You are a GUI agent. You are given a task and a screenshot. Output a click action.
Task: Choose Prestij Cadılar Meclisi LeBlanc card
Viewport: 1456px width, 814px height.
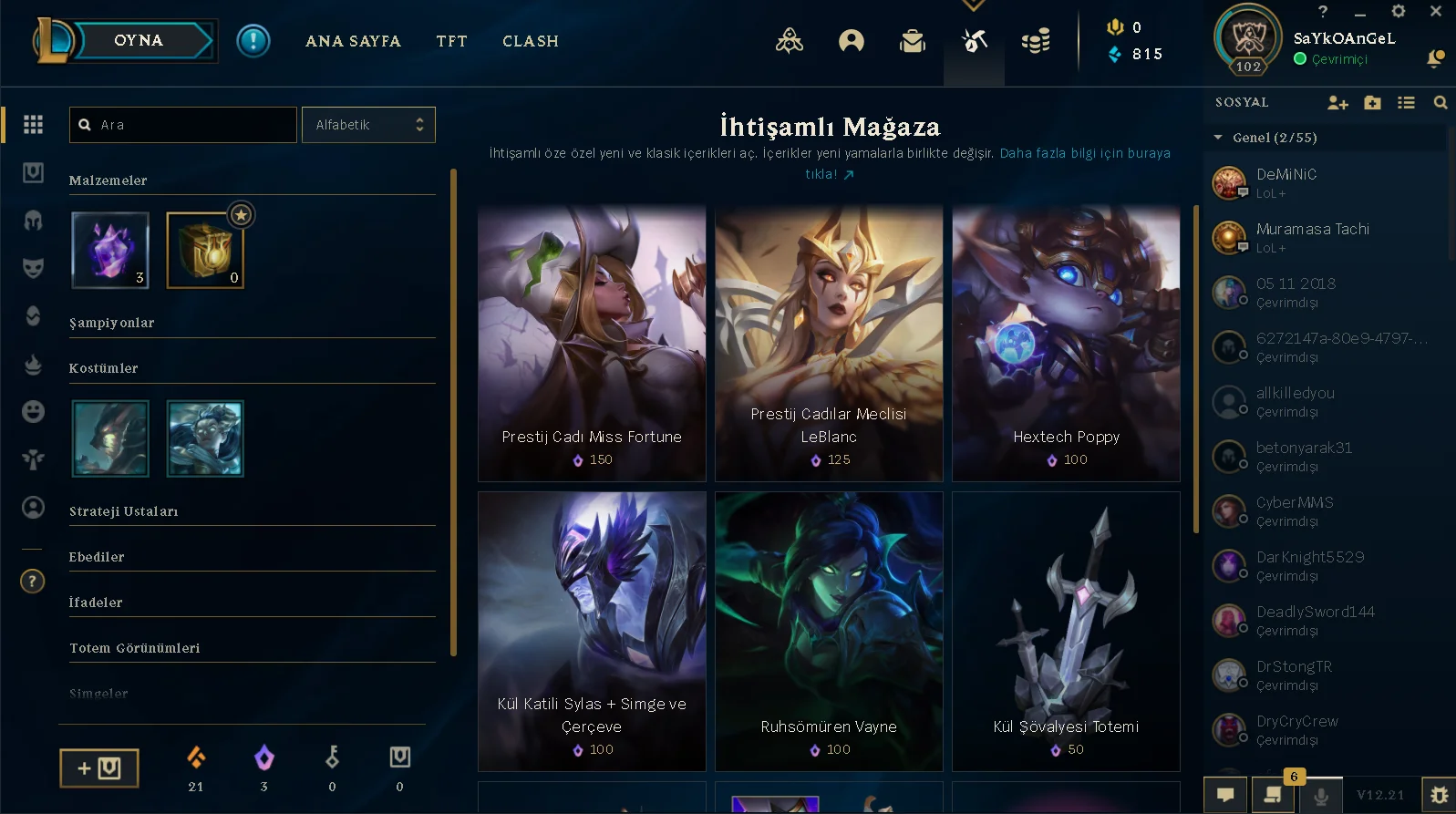[x=829, y=344]
